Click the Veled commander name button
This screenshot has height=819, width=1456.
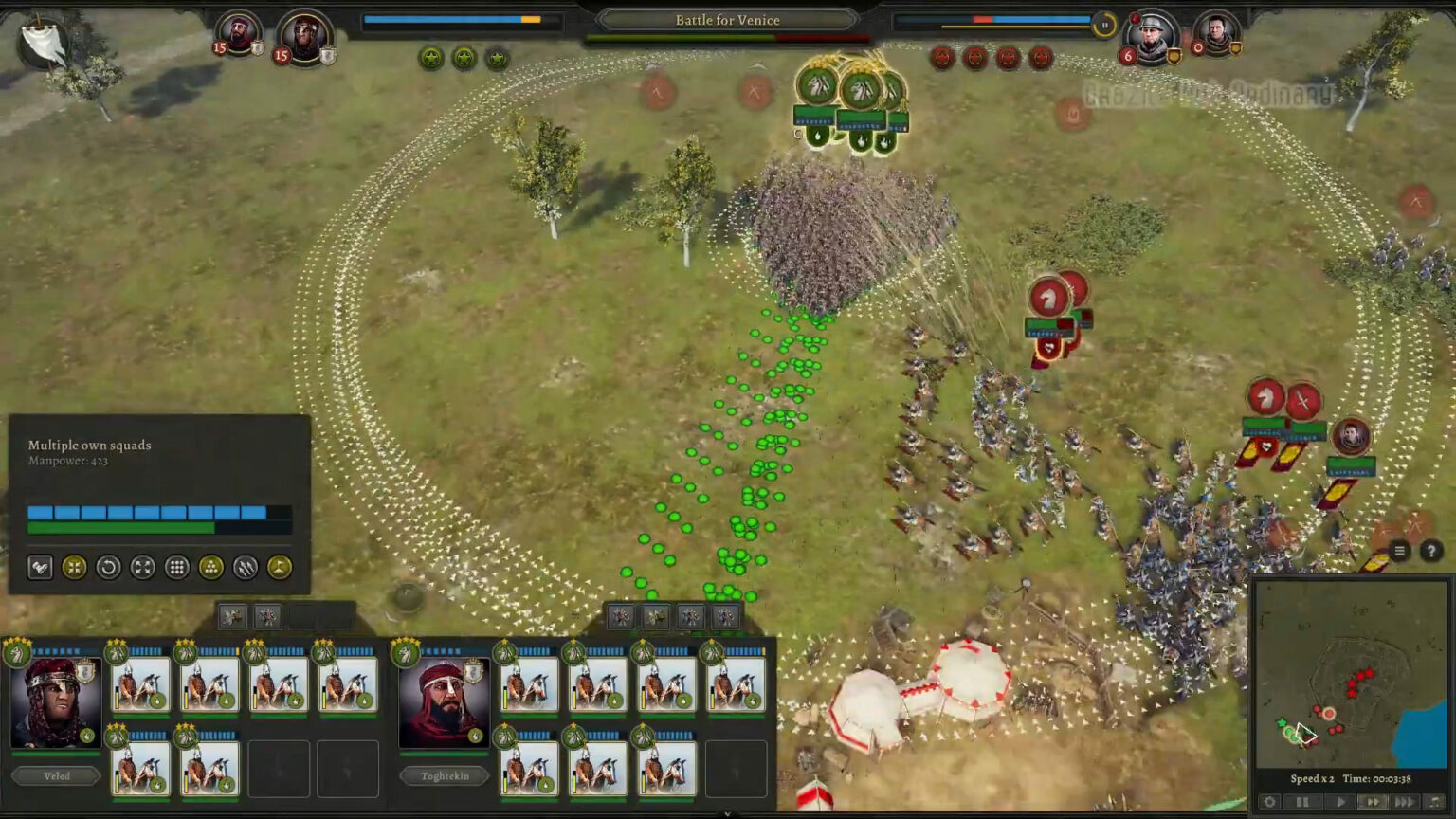(55, 775)
